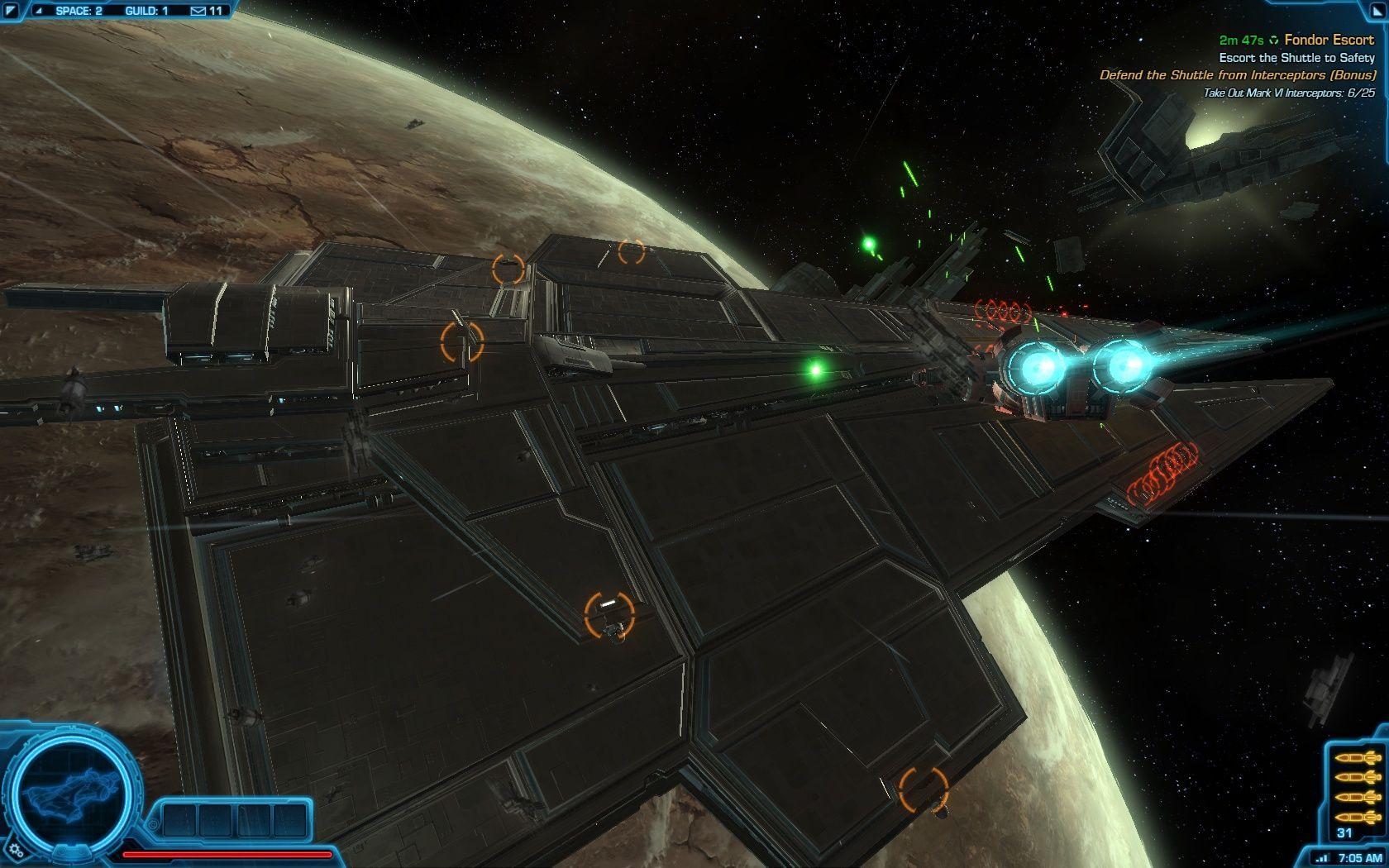Click the signal strength bars next to the clock
This screenshot has height=868, width=1389.
point(1321,857)
